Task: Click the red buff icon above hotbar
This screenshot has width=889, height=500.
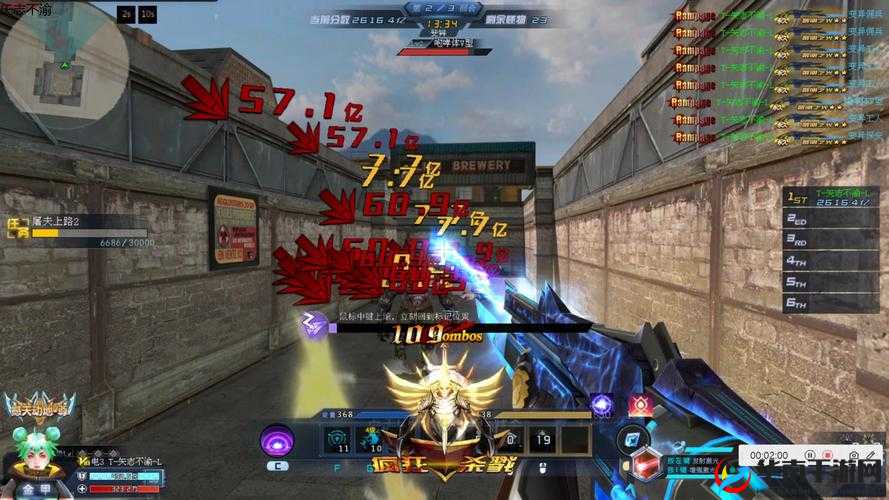Action: pyautogui.click(x=640, y=405)
